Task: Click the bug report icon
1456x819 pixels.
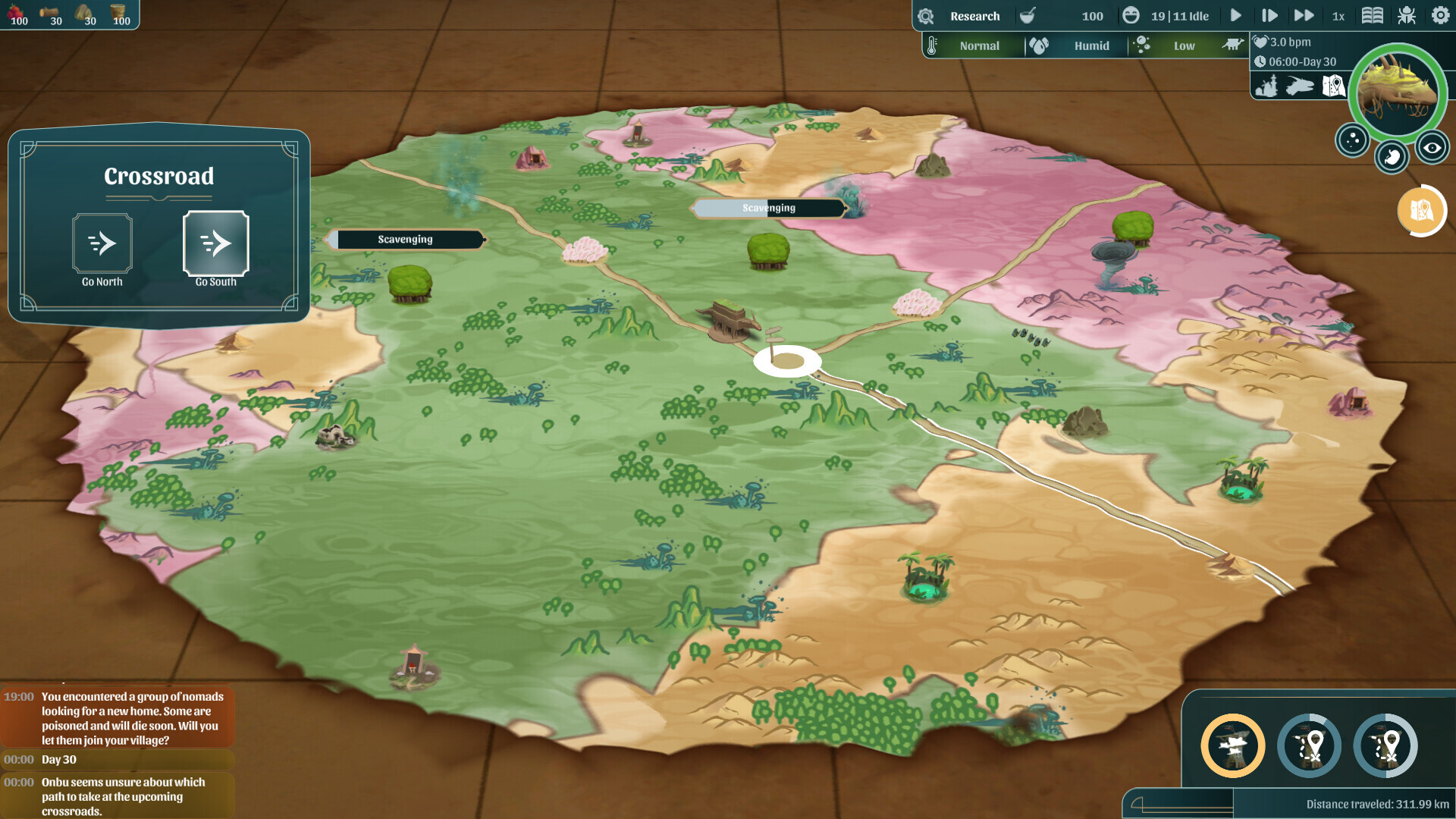Action: point(1407,15)
